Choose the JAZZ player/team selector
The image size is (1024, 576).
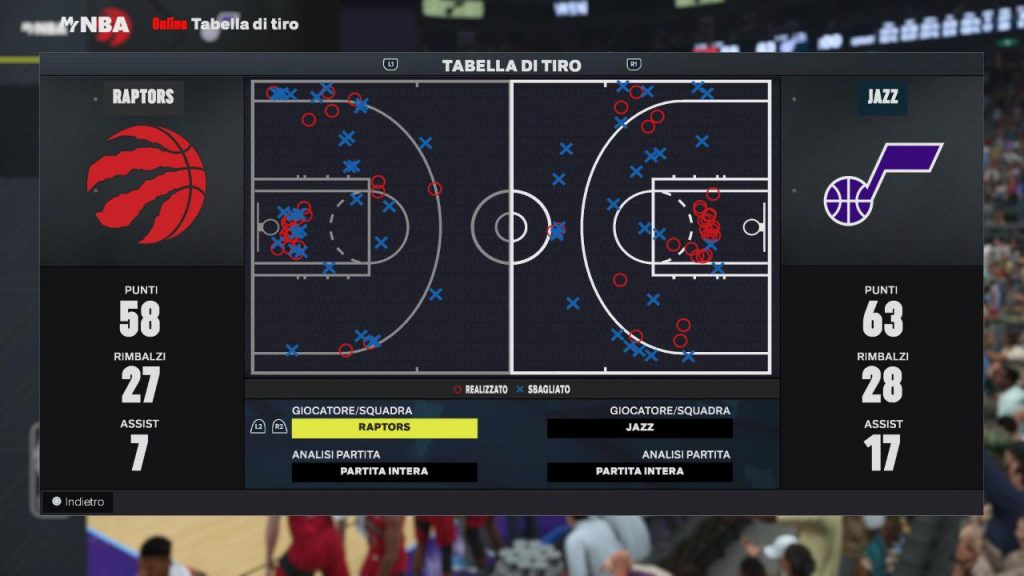[x=640, y=428]
